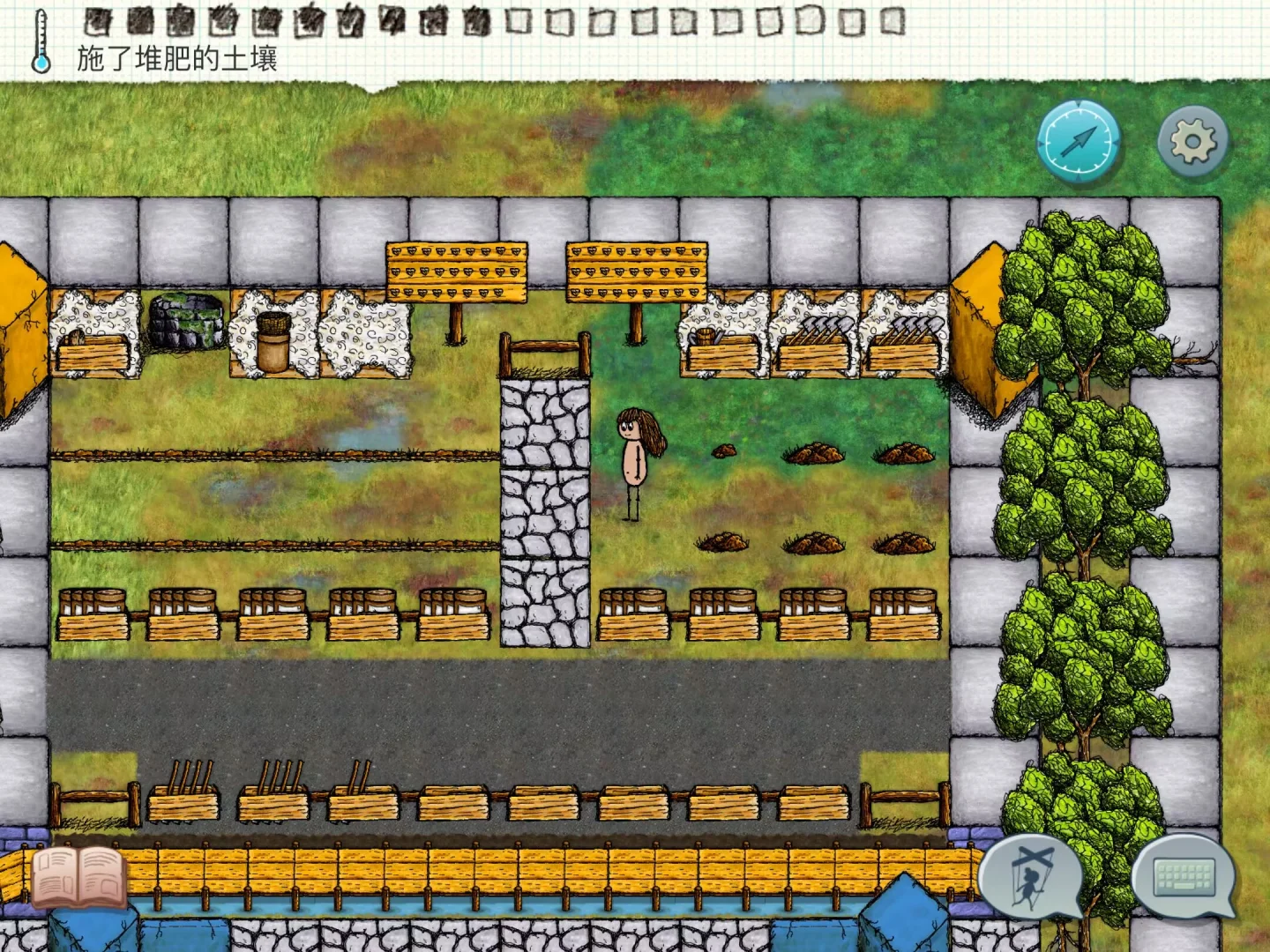The image size is (1270, 952).
Task: Tap the blue compass home arrow
Action: [x=1078, y=141]
